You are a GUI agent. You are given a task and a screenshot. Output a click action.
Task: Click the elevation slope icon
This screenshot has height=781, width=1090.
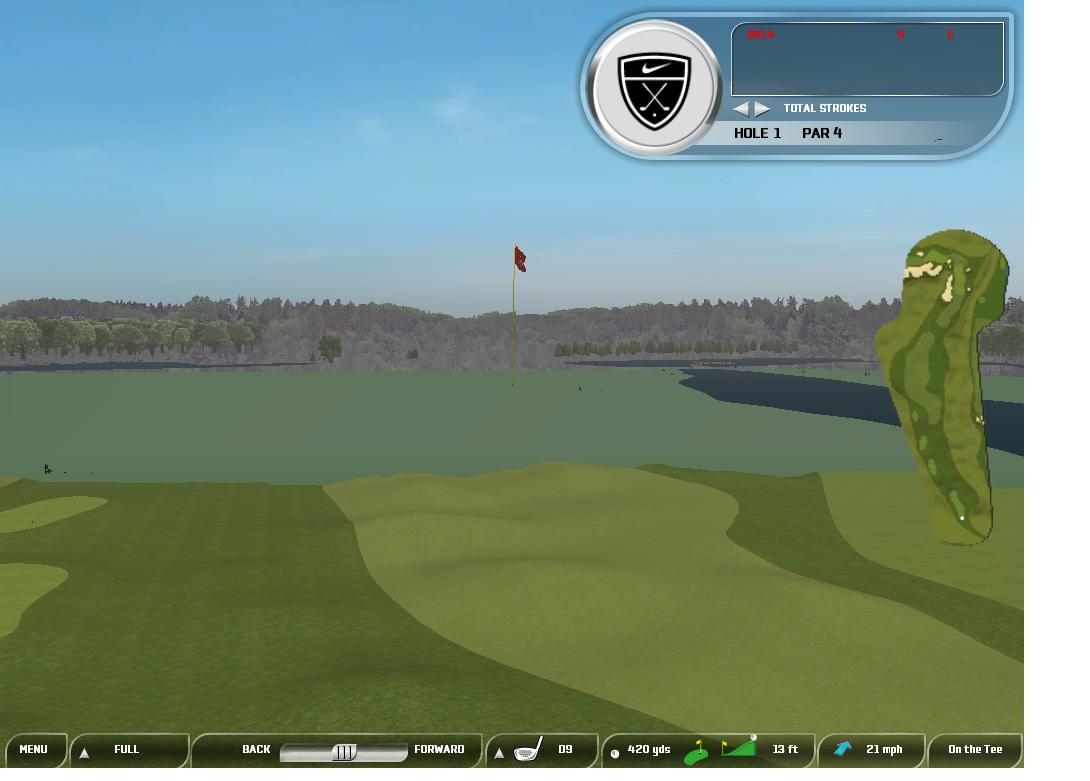[x=740, y=747]
